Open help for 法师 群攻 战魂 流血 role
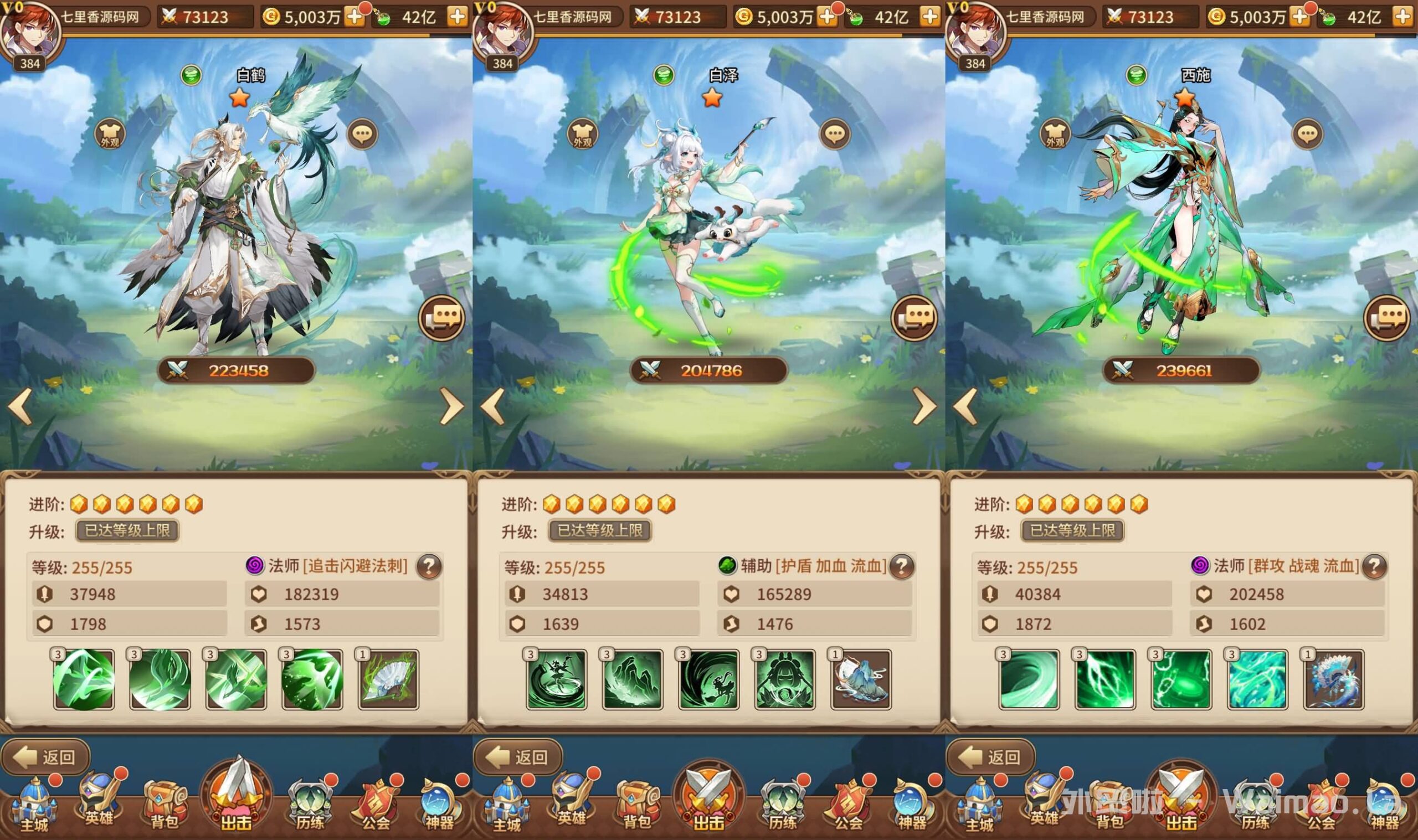 tap(1374, 566)
